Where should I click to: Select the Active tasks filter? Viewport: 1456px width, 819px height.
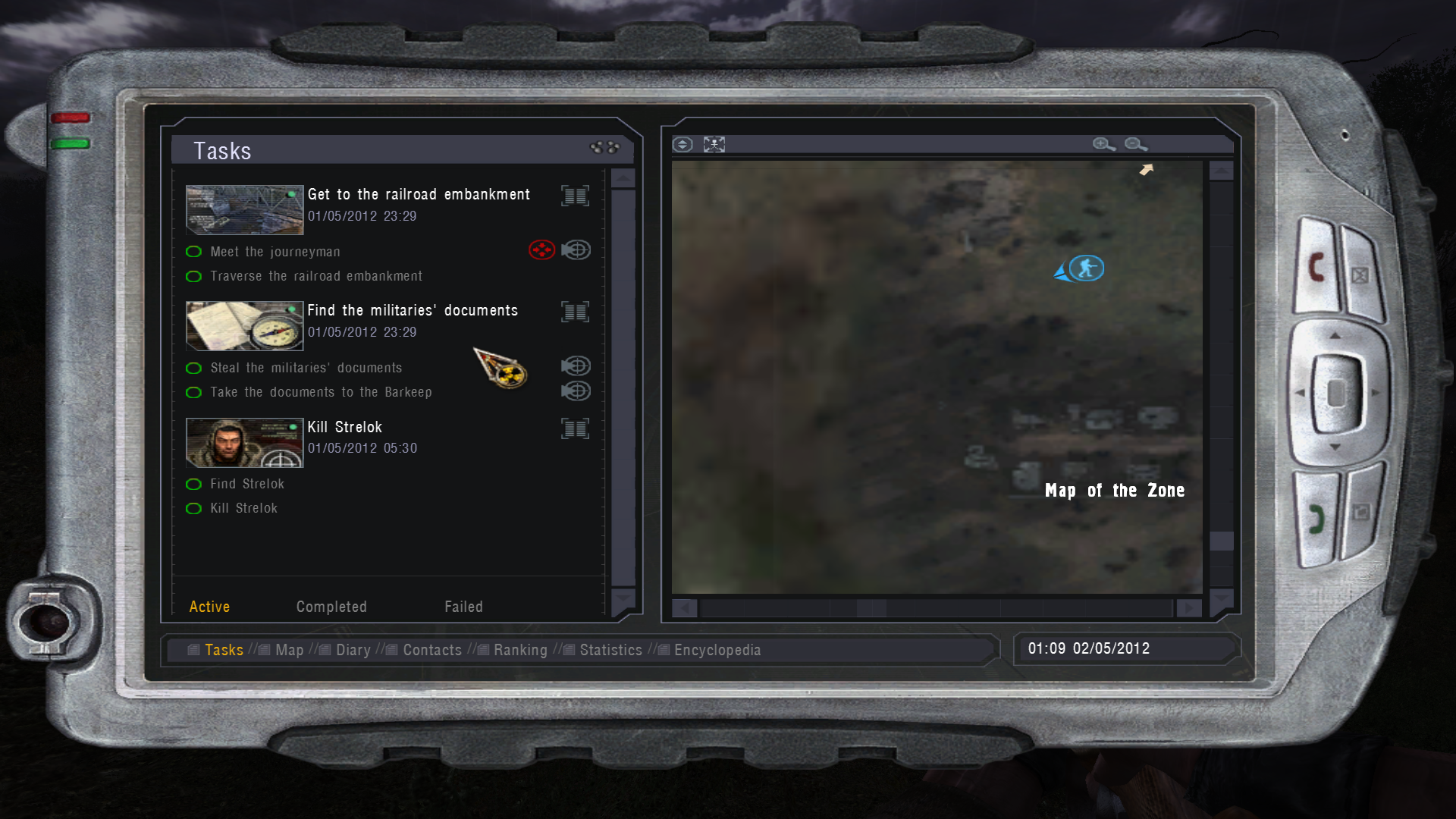tap(209, 607)
